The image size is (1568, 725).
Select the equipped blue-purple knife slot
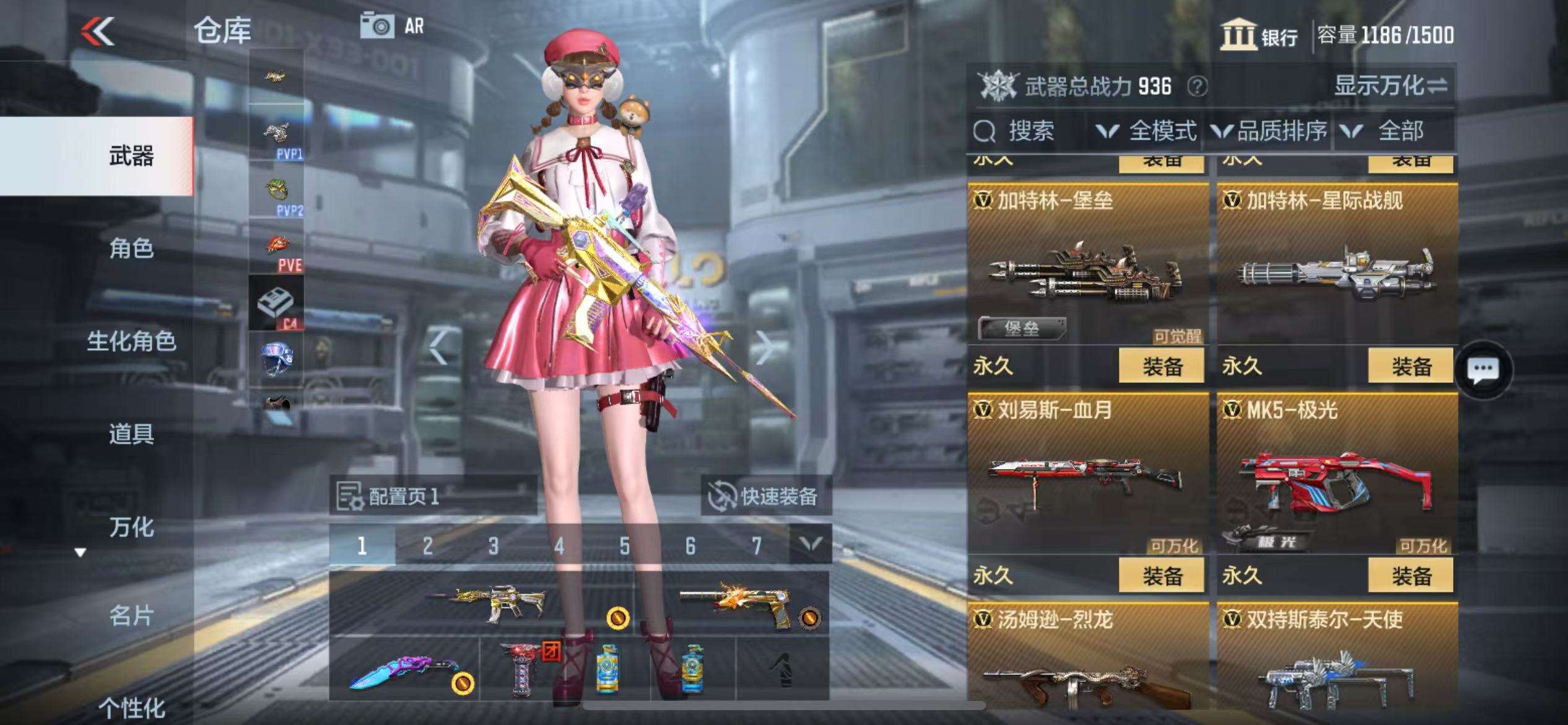click(405, 670)
